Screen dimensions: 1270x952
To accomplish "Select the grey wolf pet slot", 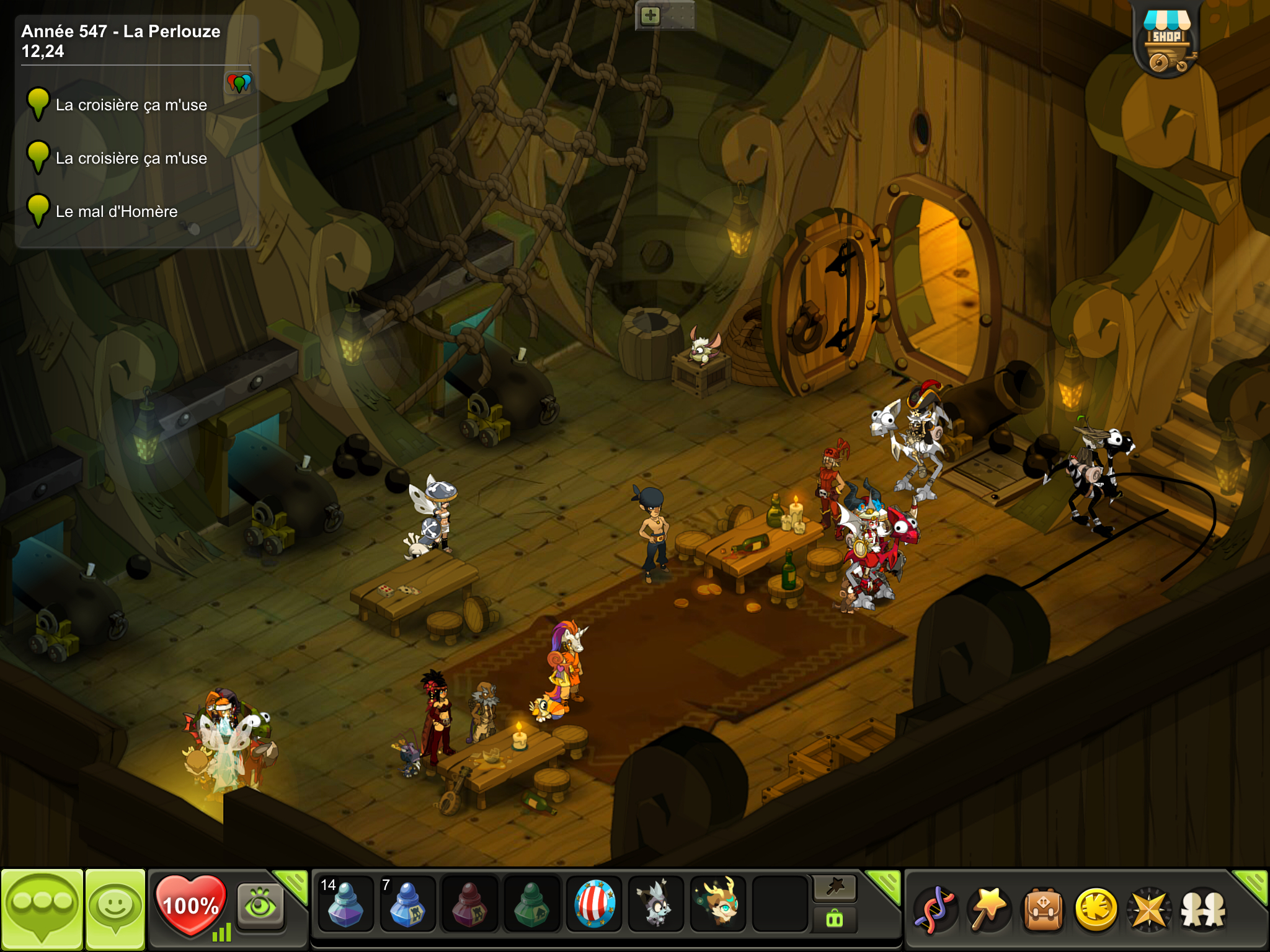I will click(655, 904).
